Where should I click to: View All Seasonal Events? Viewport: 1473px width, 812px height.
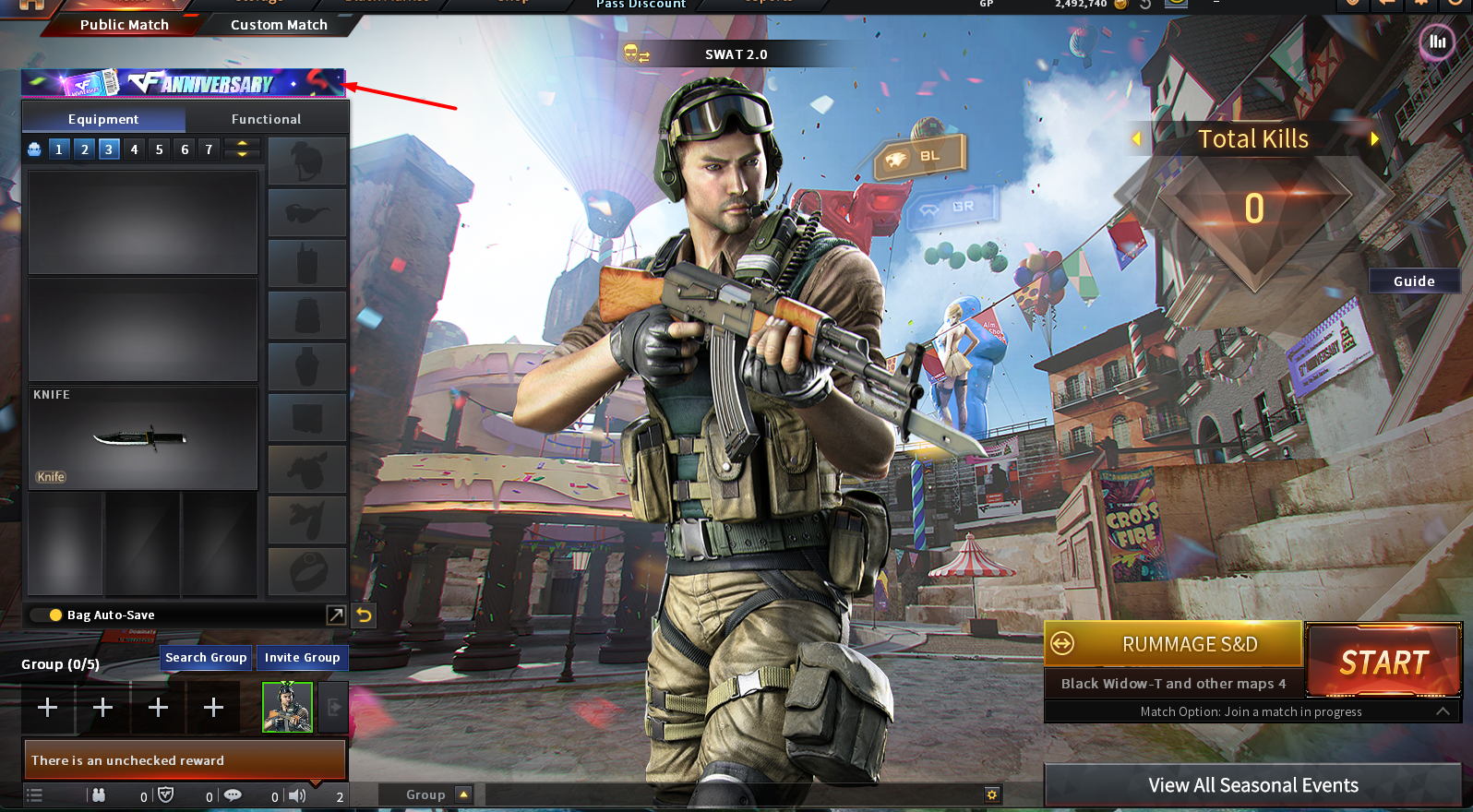point(1252,785)
